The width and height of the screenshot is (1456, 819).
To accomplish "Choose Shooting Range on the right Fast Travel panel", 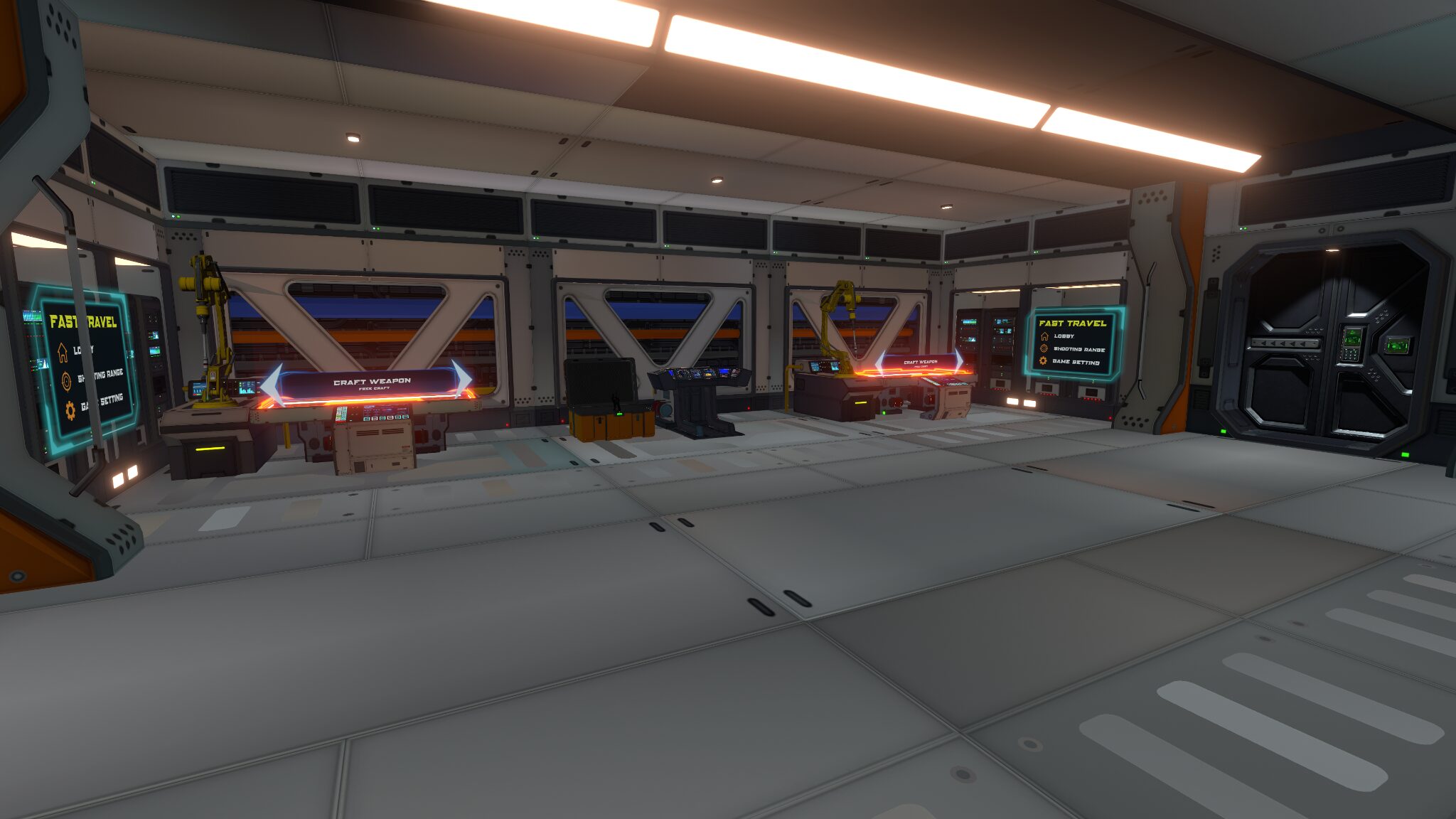I will click(1078, 350).
